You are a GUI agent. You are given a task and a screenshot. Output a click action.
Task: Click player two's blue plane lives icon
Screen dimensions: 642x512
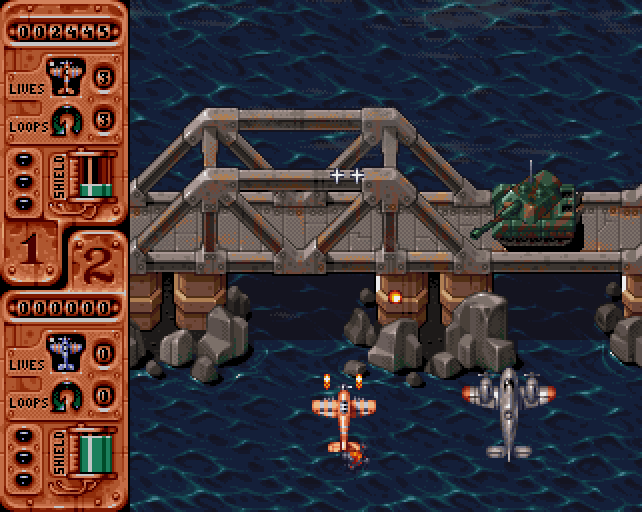click(x=66, y=352)
